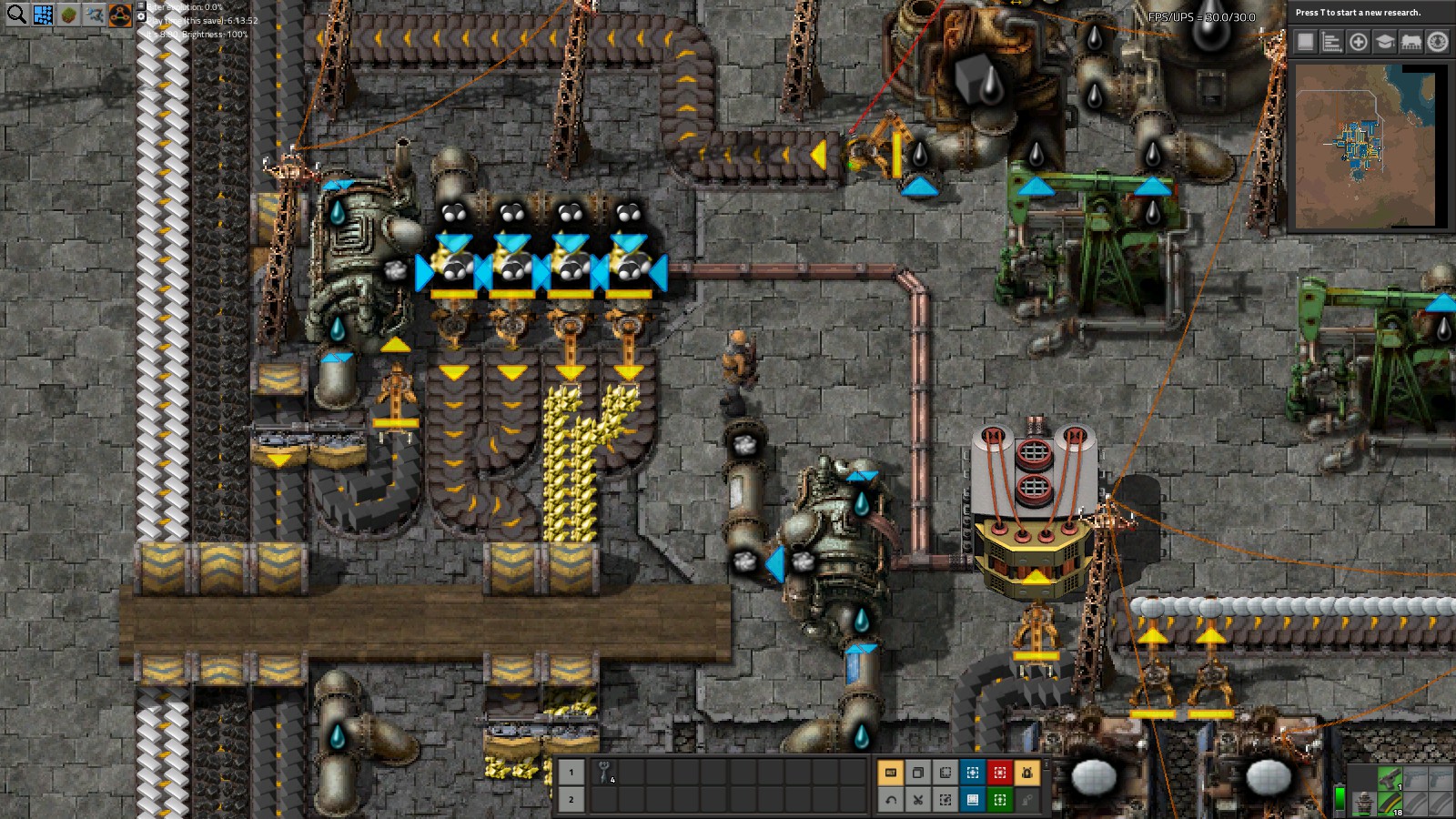The image size is (1456, 819).
Task: Open the production statistics graph button
Action: tap(1331, 42)
